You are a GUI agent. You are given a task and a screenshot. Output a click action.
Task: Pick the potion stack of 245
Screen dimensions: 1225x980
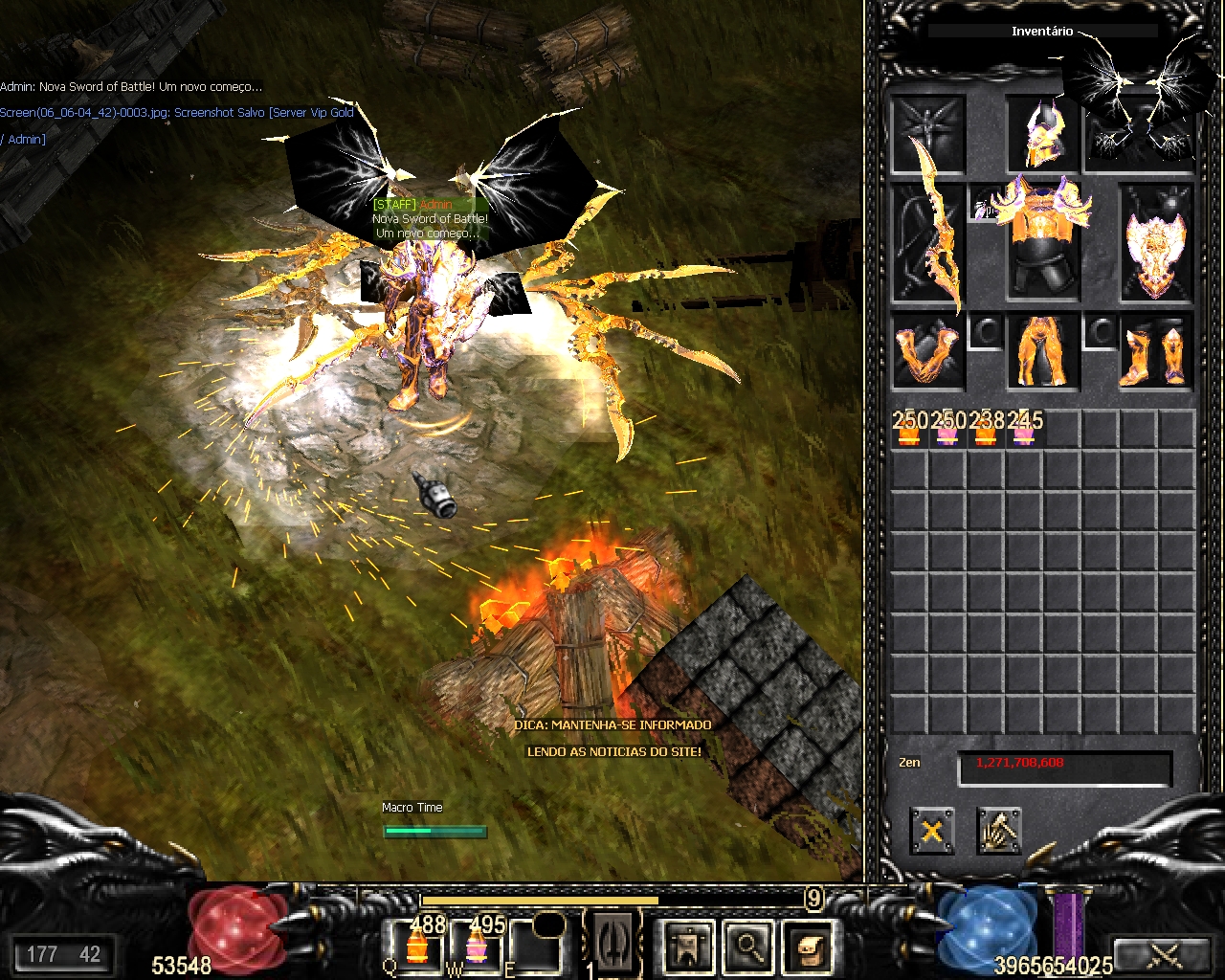[x=1024, y=430]
